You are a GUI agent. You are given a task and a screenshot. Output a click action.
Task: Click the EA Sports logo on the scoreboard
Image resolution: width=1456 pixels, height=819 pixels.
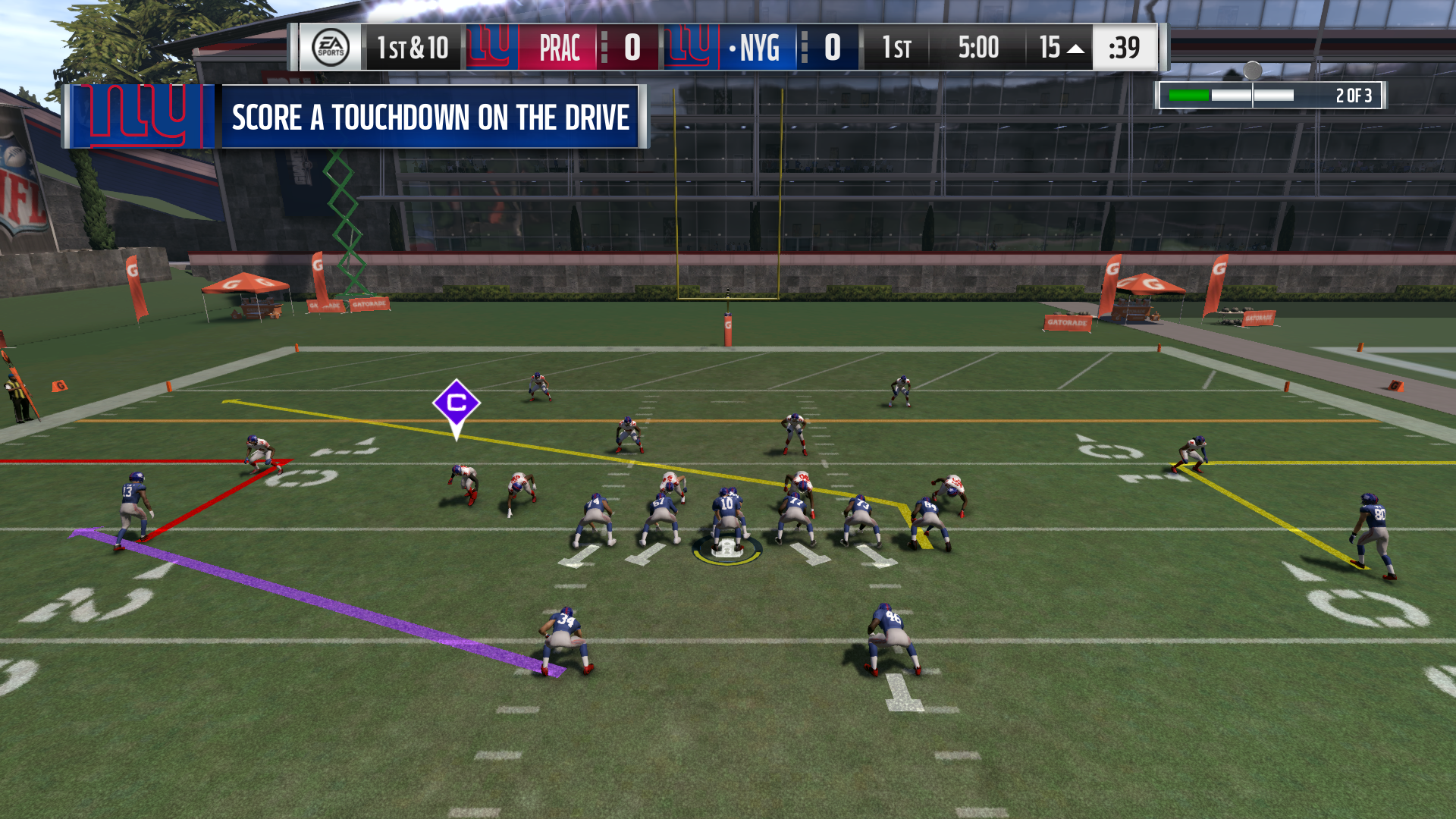(x=331, y=48)
